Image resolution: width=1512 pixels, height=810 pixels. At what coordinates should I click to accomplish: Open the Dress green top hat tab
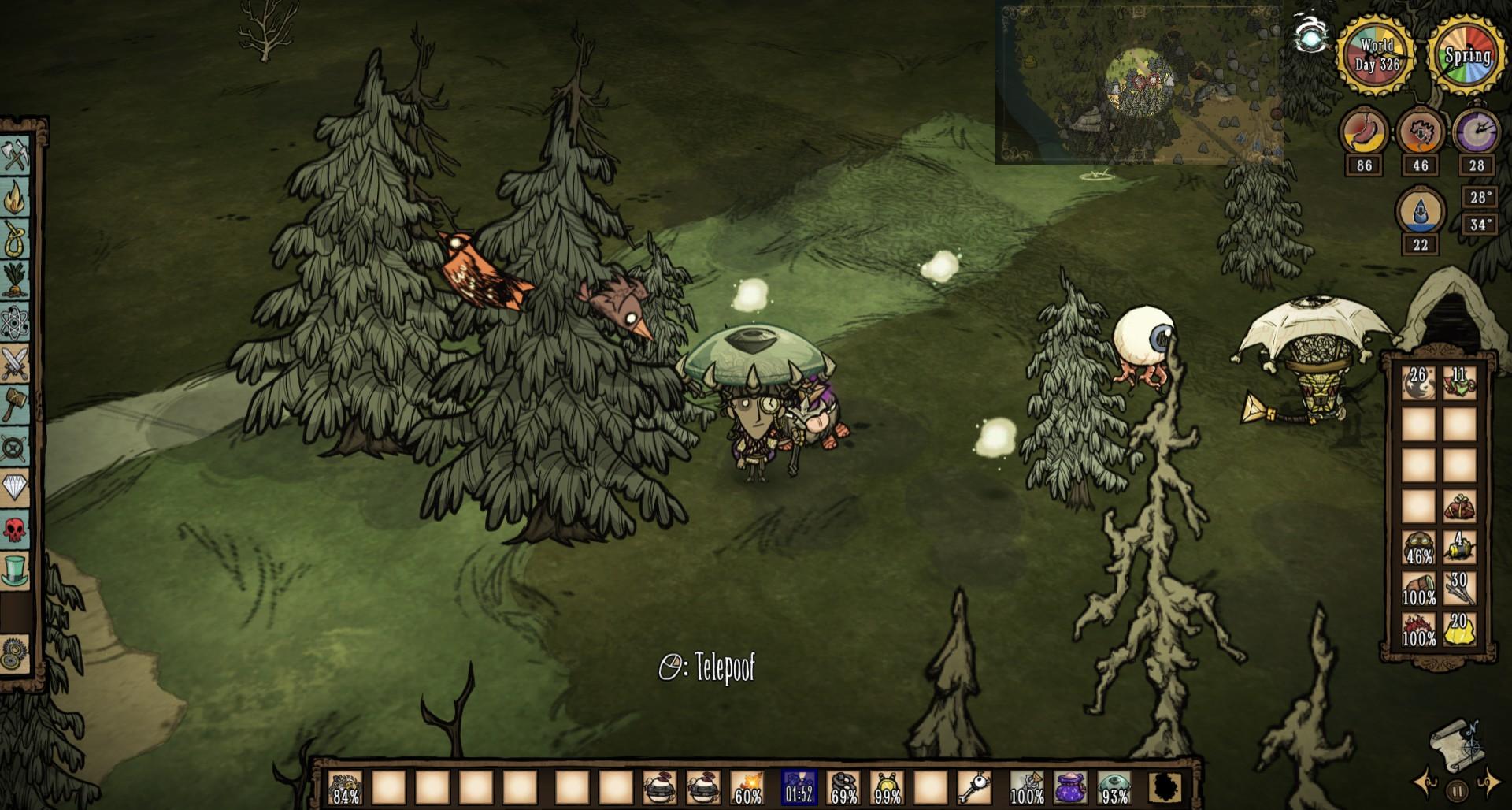pyautogui.click(x=15, y=570)
